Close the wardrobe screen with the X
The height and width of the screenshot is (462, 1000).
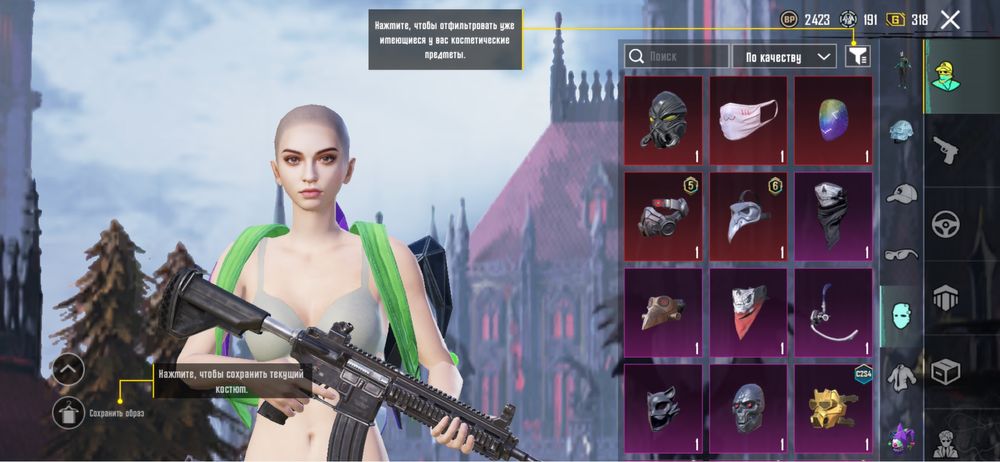[x=950, y=19]
